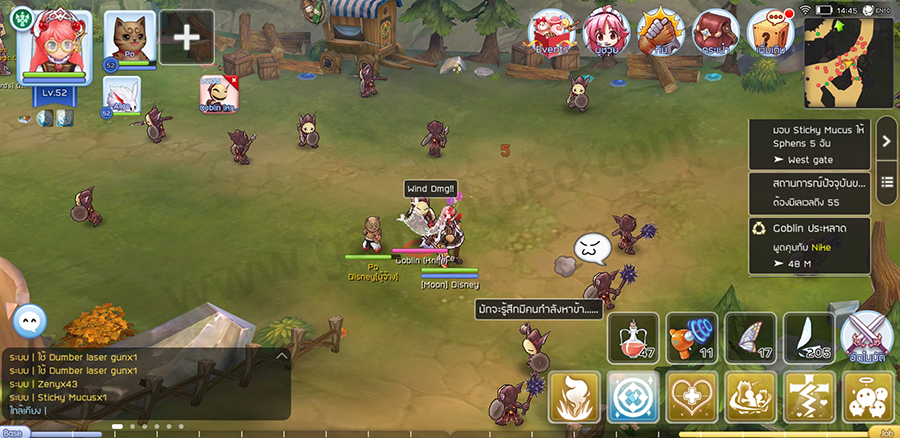Open the question mark box menu
The image size is (900, 438).
pyautogui.click(x=771, y=33)
